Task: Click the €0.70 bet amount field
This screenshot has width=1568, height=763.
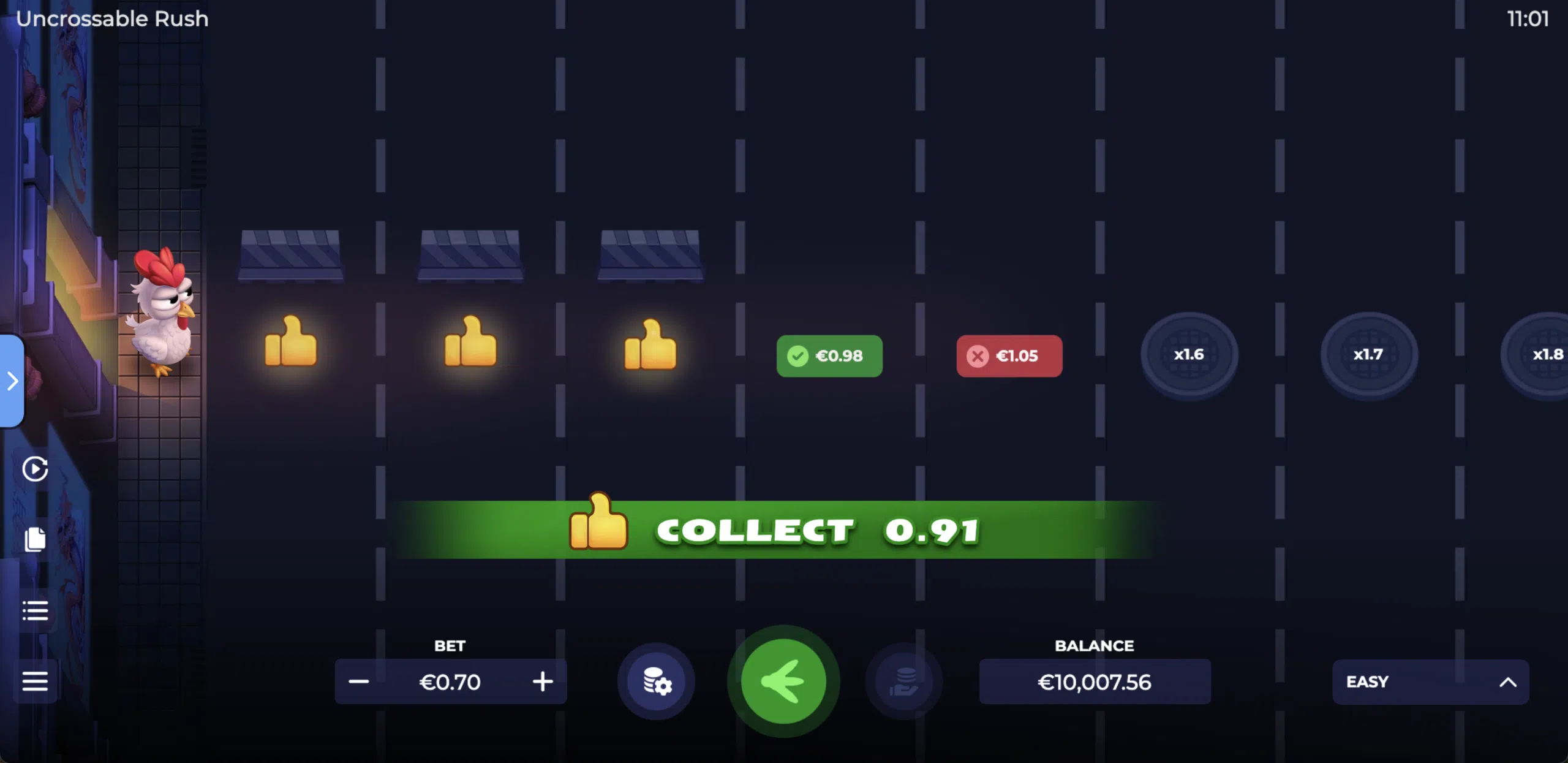Action: coord(450,681)
